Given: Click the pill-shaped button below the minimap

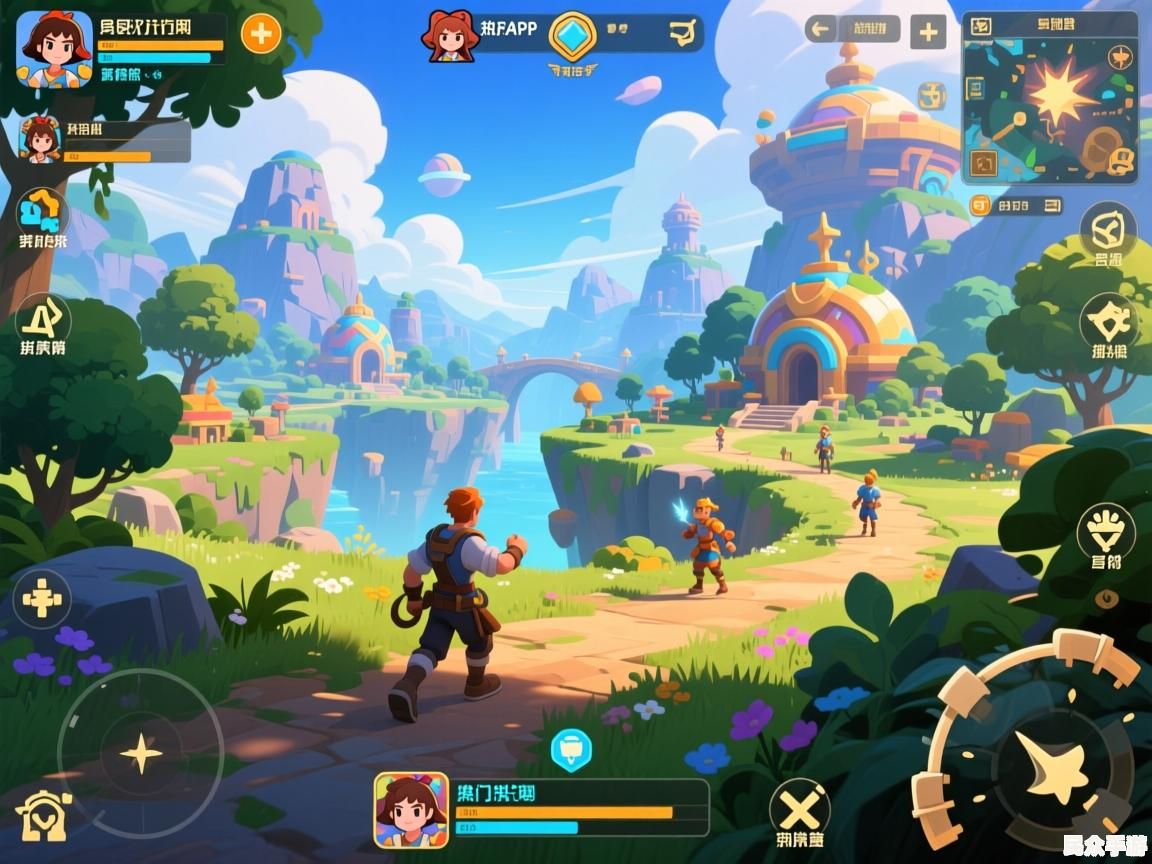Looking at the screenshot, I should pos(1016,206).
